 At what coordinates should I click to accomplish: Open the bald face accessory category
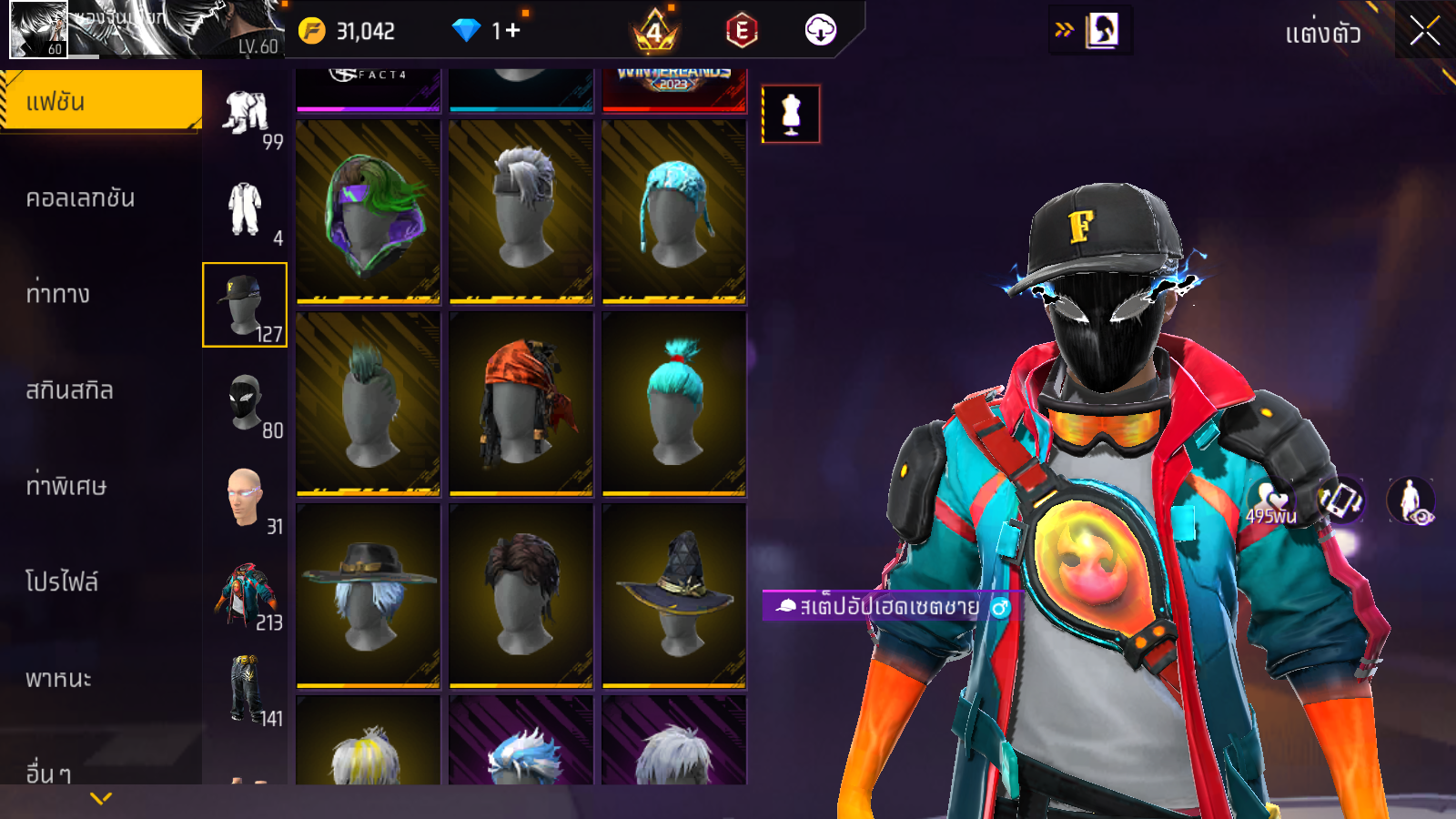coord(244,498)
